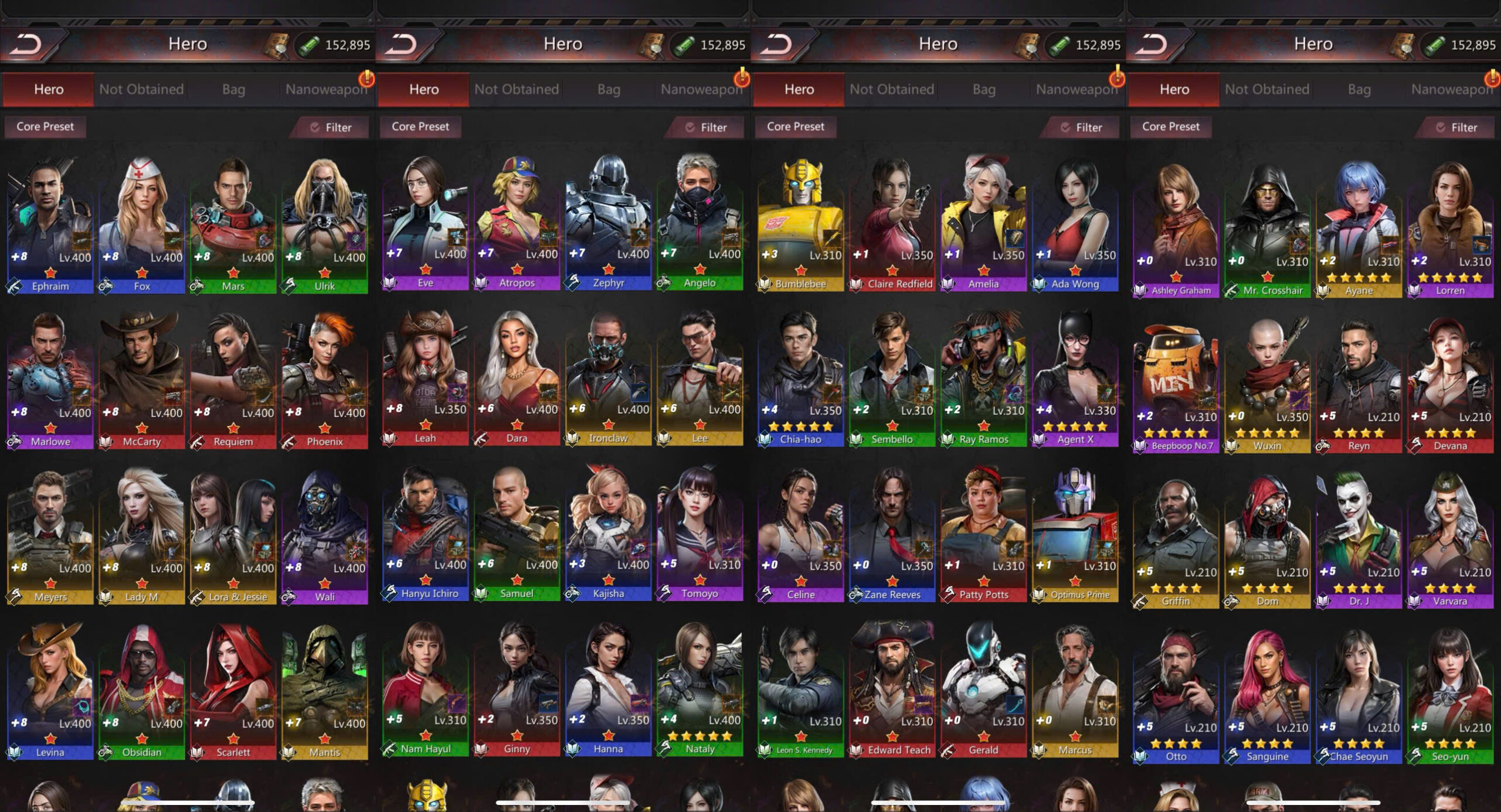1501x812 pixels.
Task: Expand the Core Preset panel
Action: point(45,127)
